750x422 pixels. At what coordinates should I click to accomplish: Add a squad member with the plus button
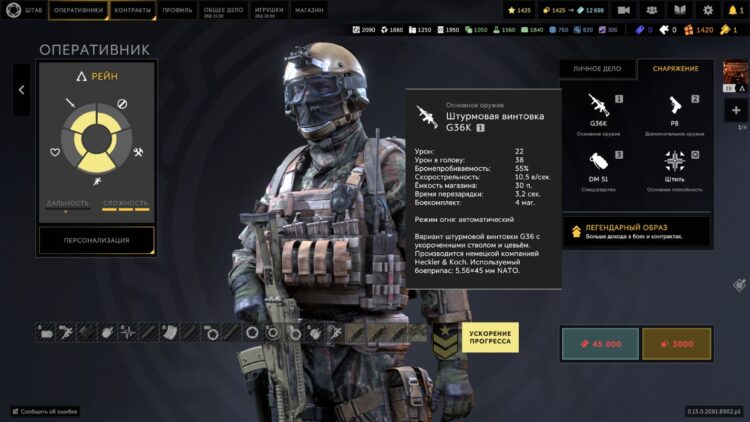(736, 111)
